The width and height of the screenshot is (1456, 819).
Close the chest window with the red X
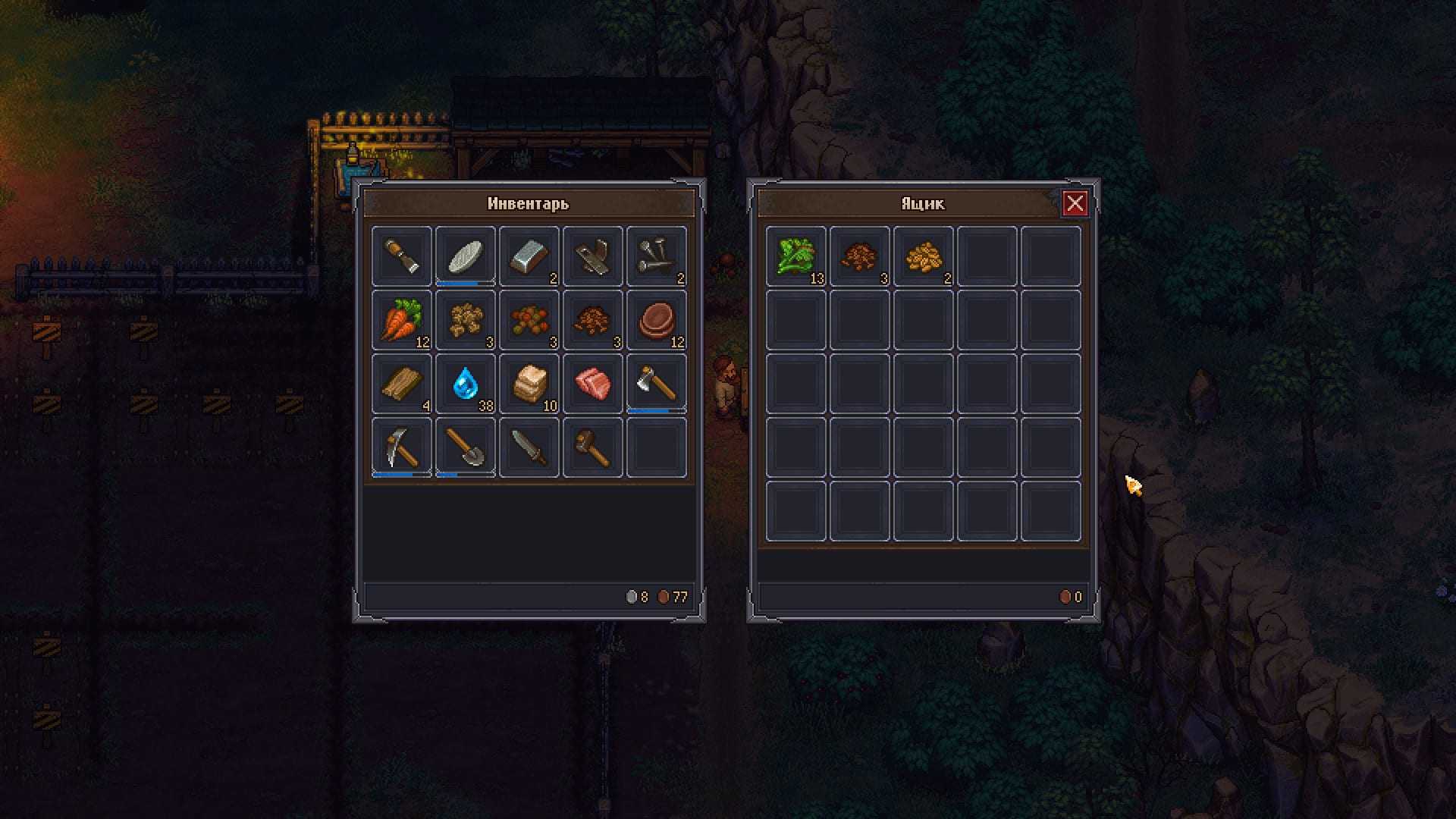pyautogui.click(x=1075, y=203)
